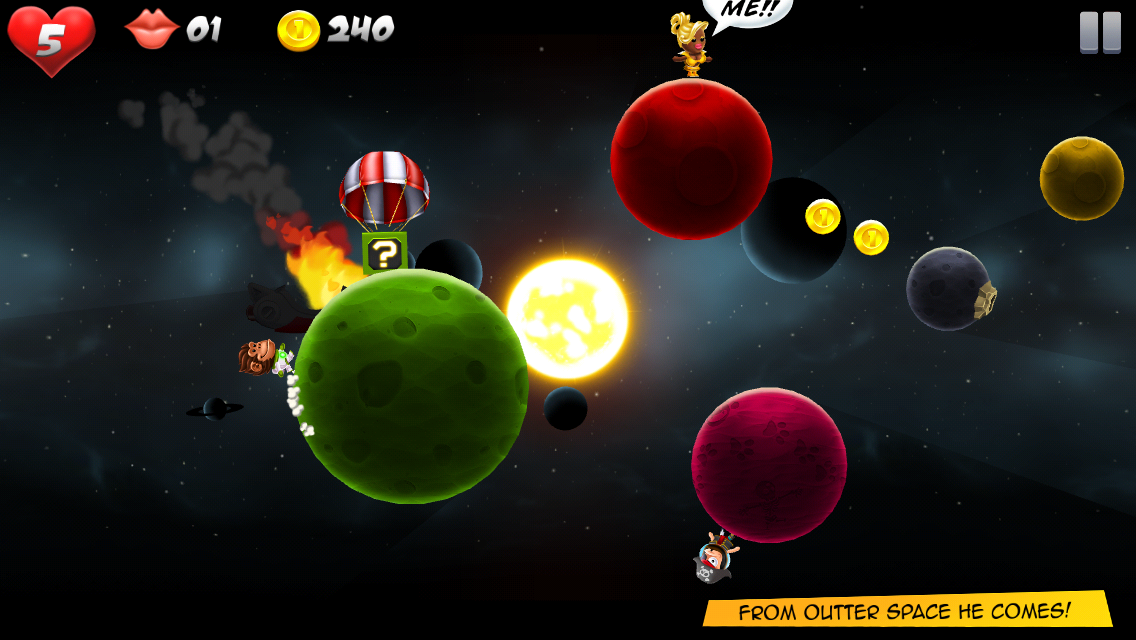Pause the game with the pause button
This screenshot has width=1136, height=640.
[x=1100, y=32]
